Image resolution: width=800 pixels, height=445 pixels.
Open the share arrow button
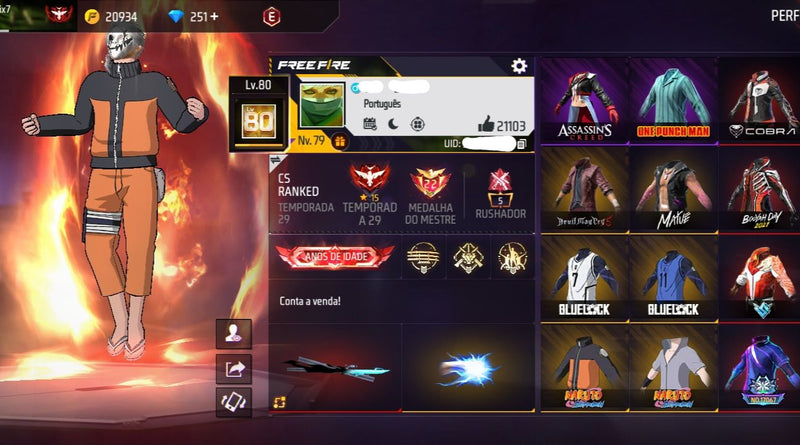click(x=235, y=369)
